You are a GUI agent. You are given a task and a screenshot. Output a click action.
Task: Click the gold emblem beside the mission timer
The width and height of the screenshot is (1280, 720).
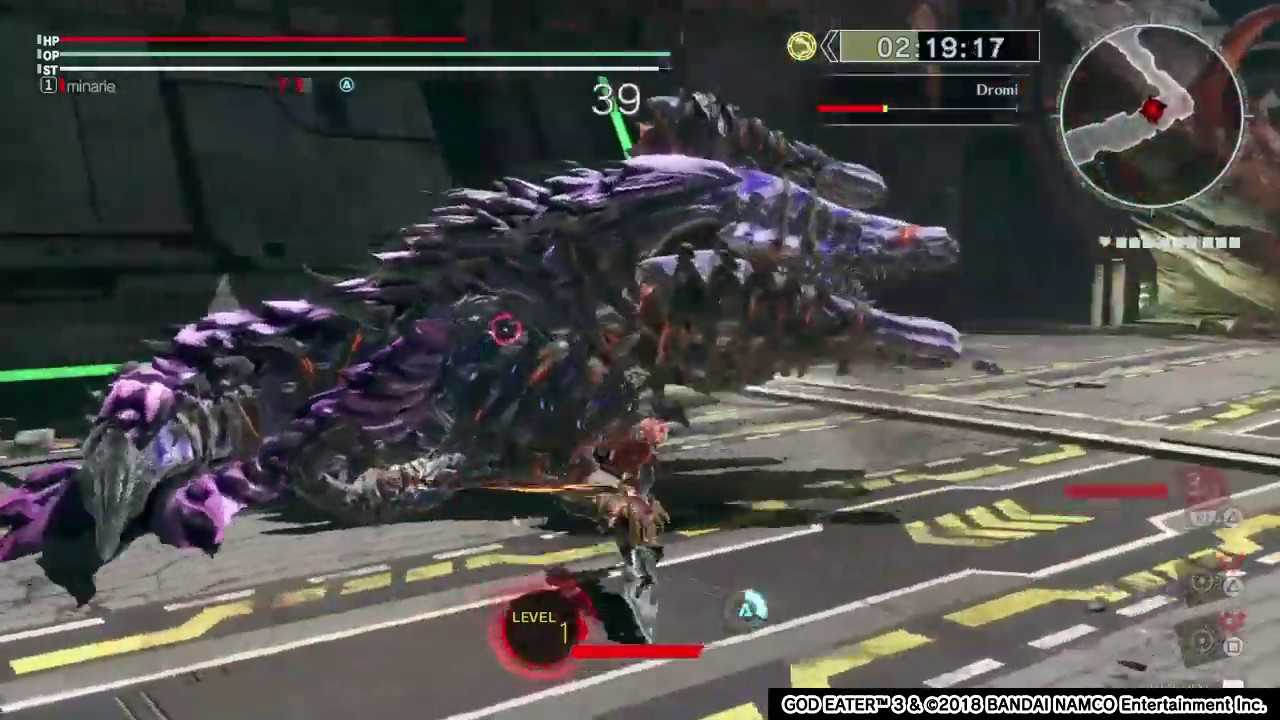[801, 47]
